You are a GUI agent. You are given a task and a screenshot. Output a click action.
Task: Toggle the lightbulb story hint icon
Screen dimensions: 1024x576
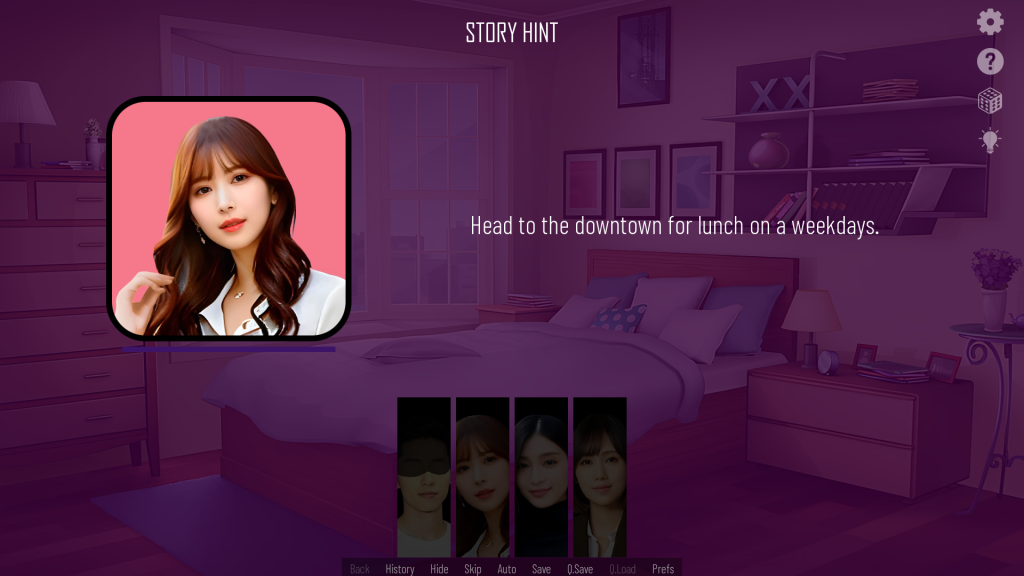click(990, 140)
